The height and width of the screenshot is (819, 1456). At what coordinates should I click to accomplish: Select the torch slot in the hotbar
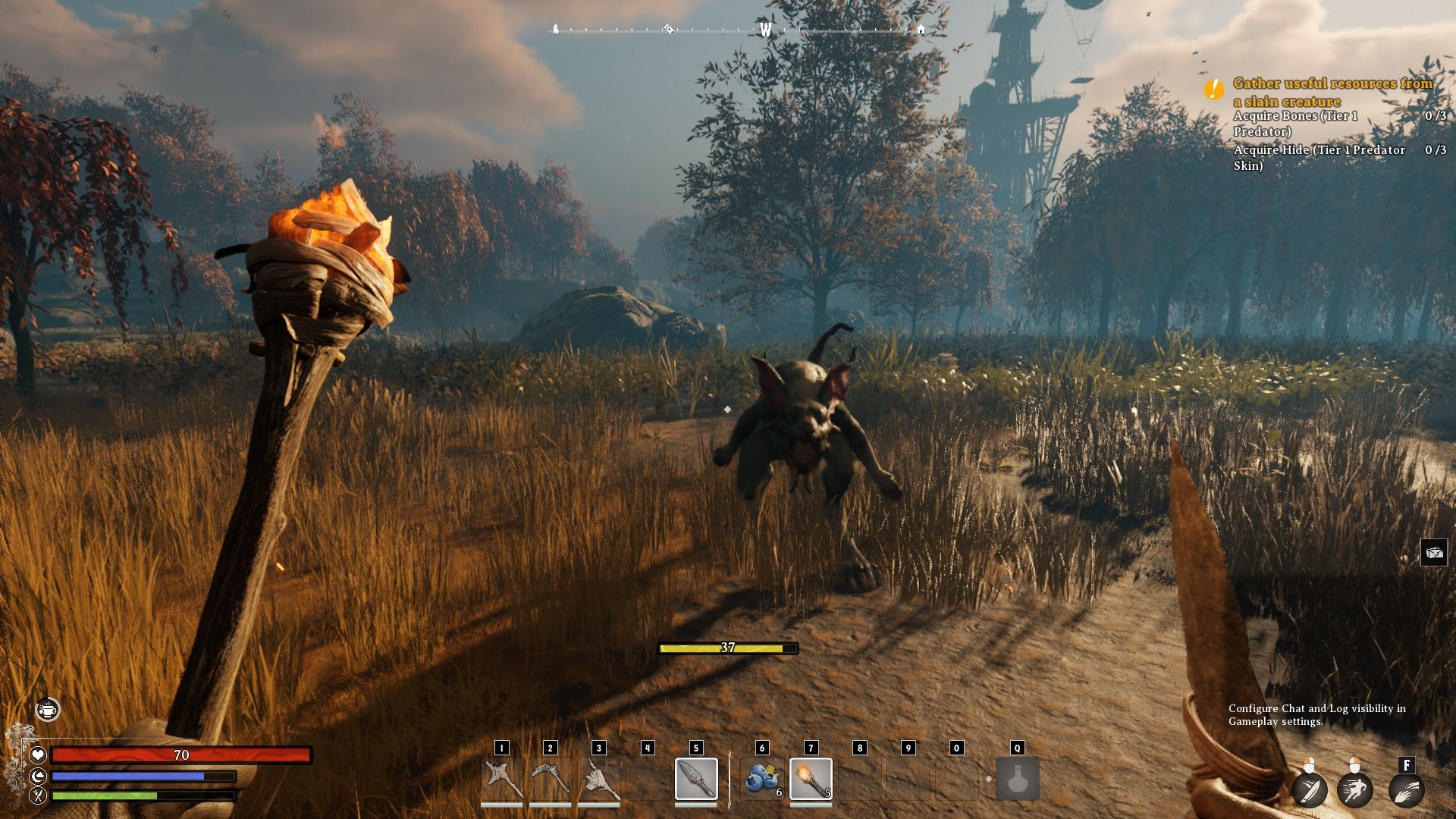click(x=811, y=779)
